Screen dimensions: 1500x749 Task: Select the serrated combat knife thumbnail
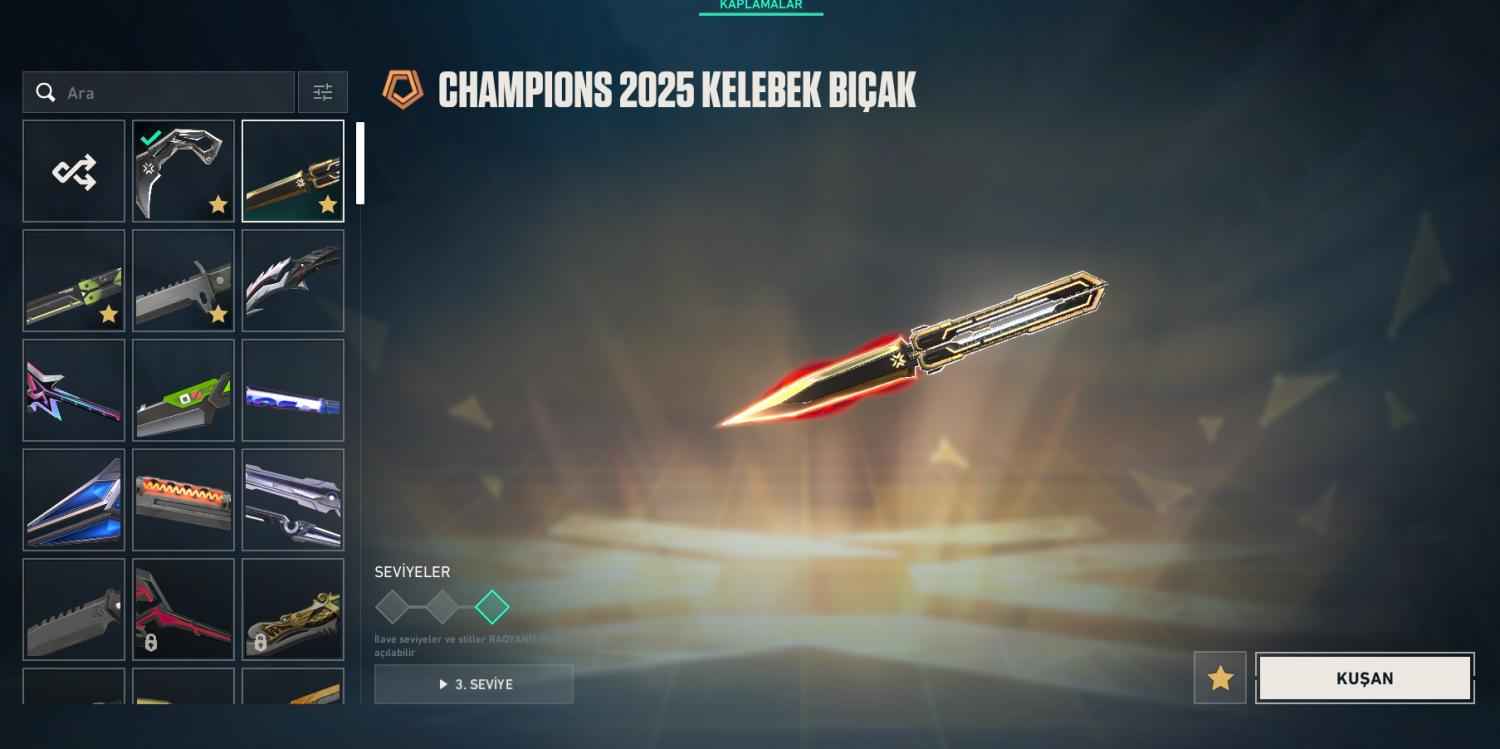pos(183,279)
